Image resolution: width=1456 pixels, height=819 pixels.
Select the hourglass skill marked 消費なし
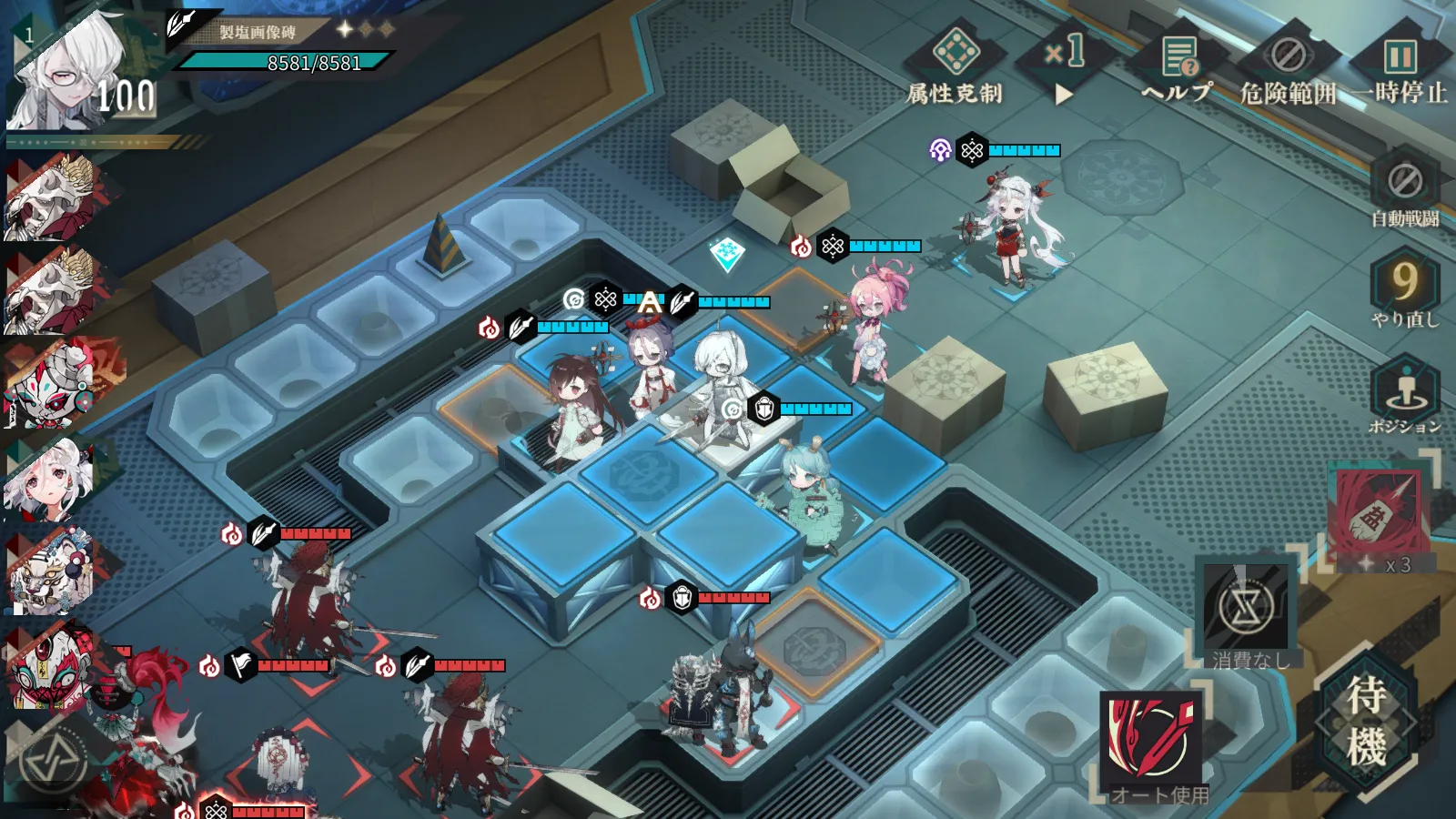(1245, 608)
